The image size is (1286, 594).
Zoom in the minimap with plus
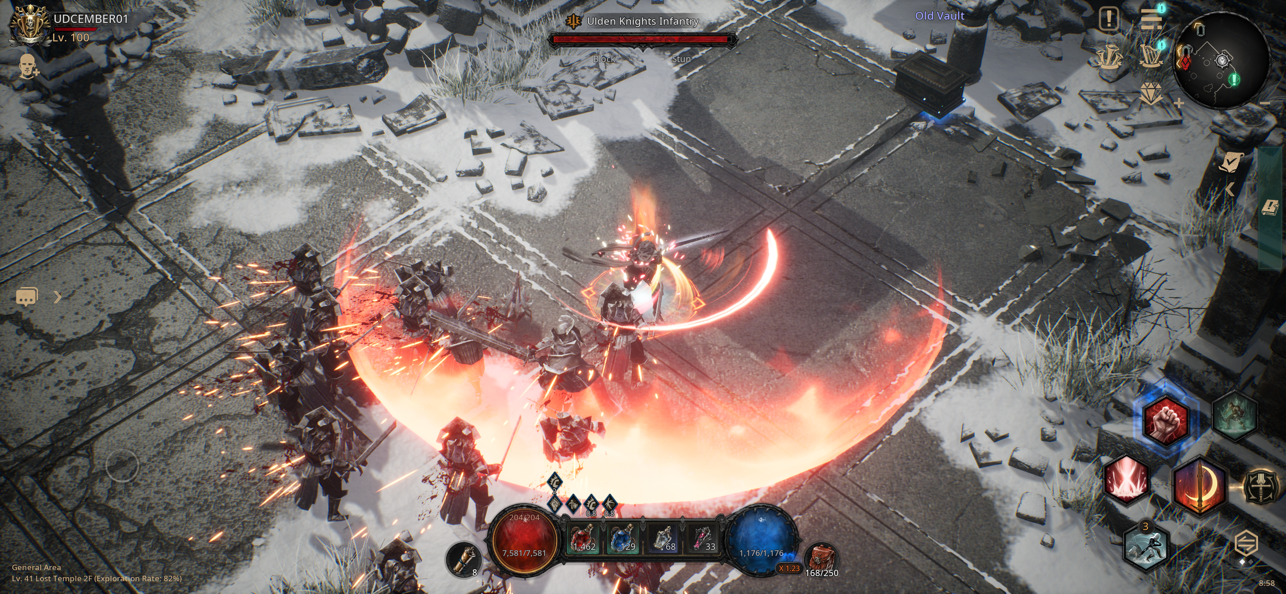click(x=1178, y=103)
